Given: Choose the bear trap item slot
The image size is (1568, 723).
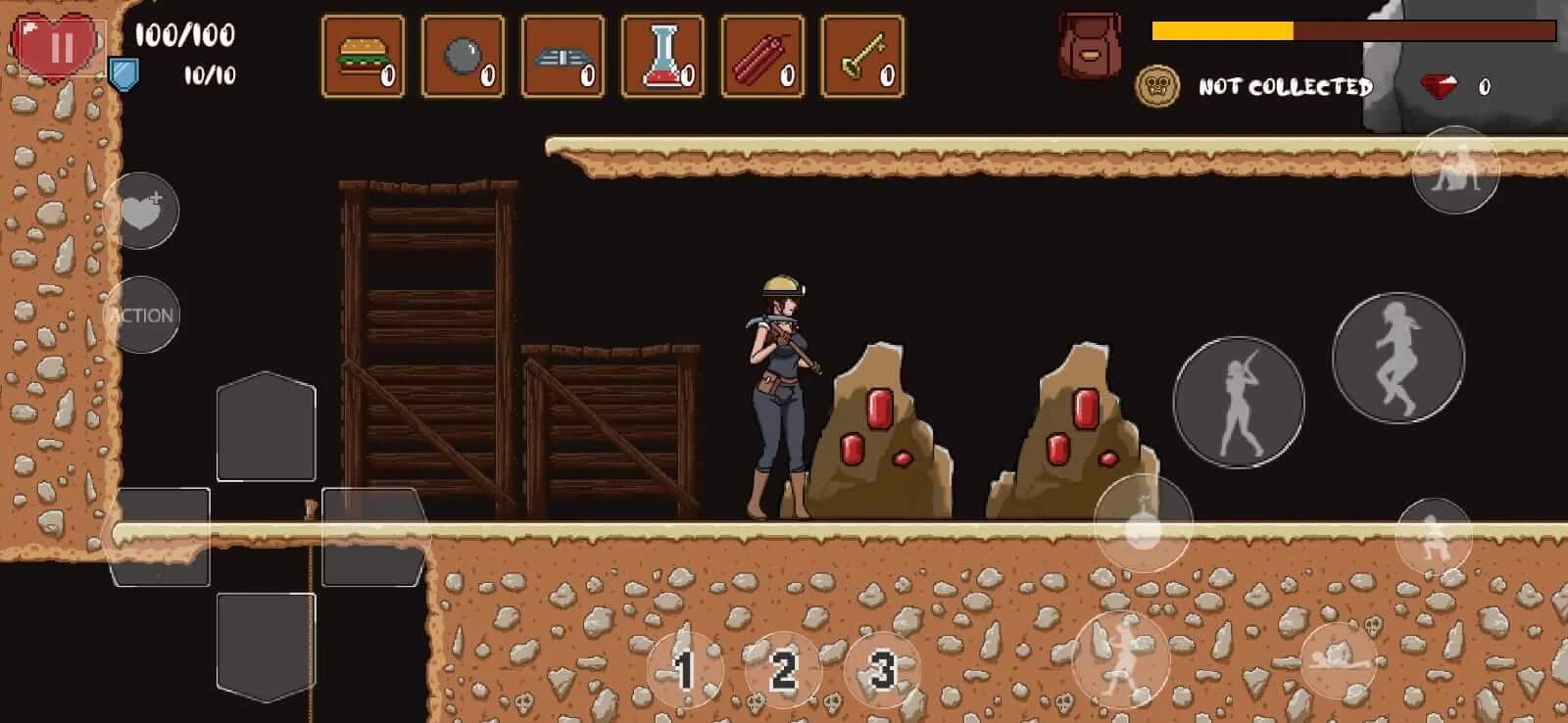Looking at the screenshot, I should pos(563,57).
